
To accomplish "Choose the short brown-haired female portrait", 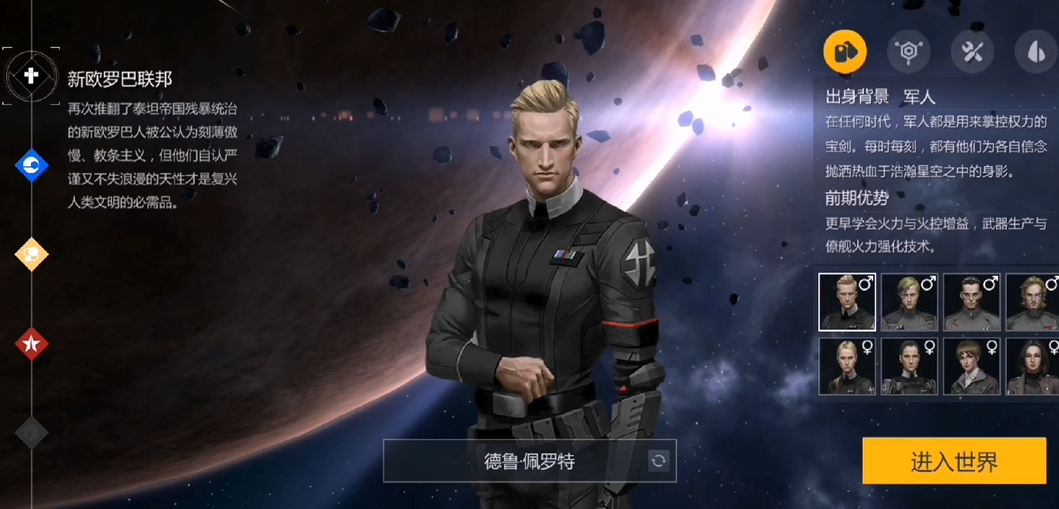I will [971, 366].
